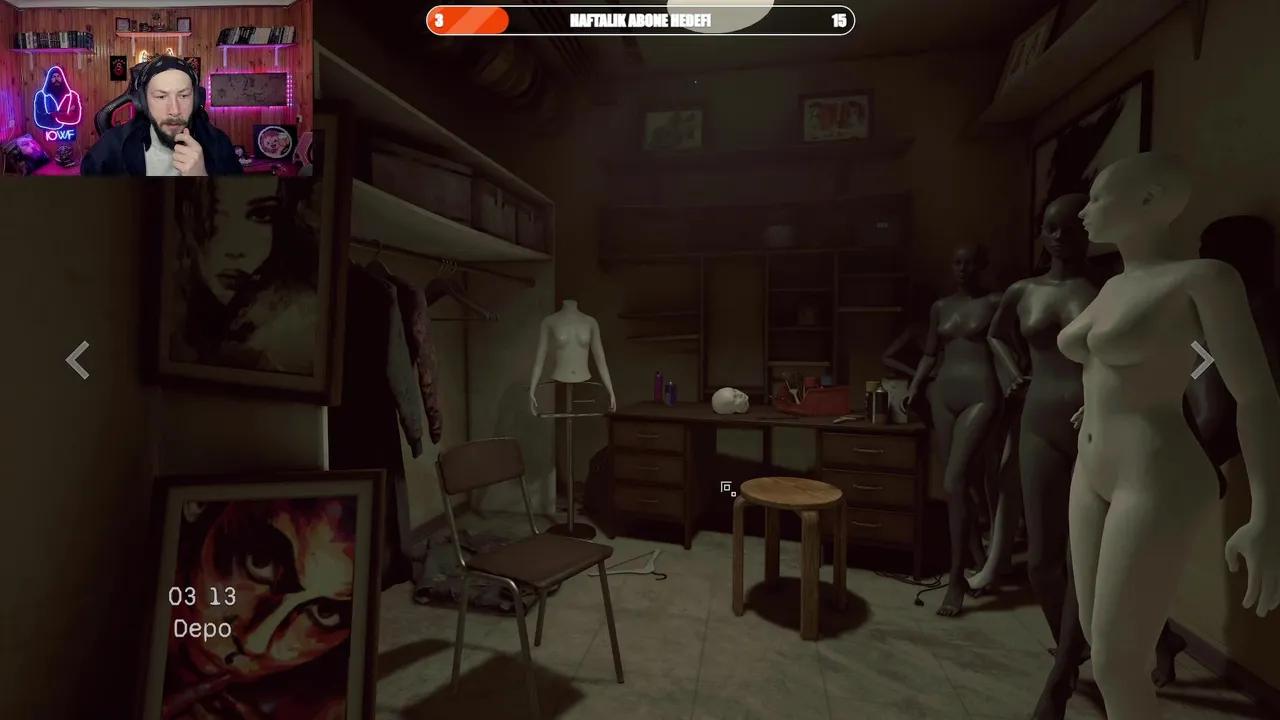Advance to the next camera with the right arrow

pyautogui.click(x=1201, y=360)
